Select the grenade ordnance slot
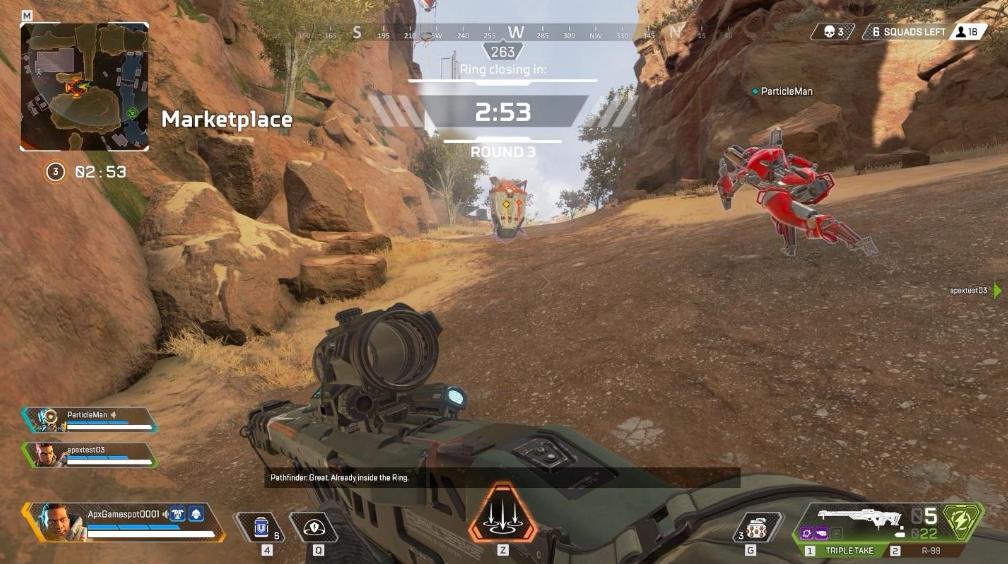 pos(756,527)
